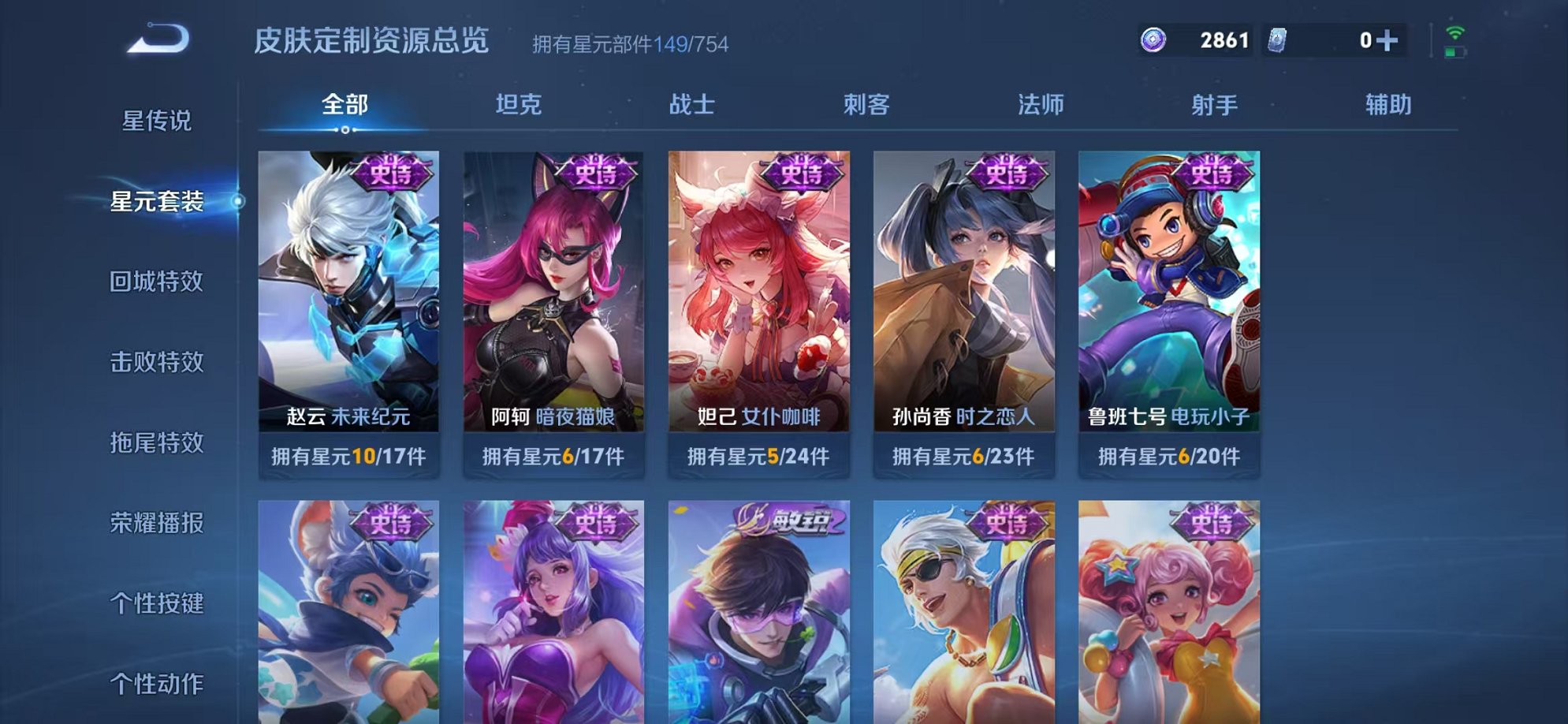The width and height of the screenshot is (1568, 724).
Task: Select the 星元套装 sidebar section
Action: pyautogui.click(x=158, y=203)
